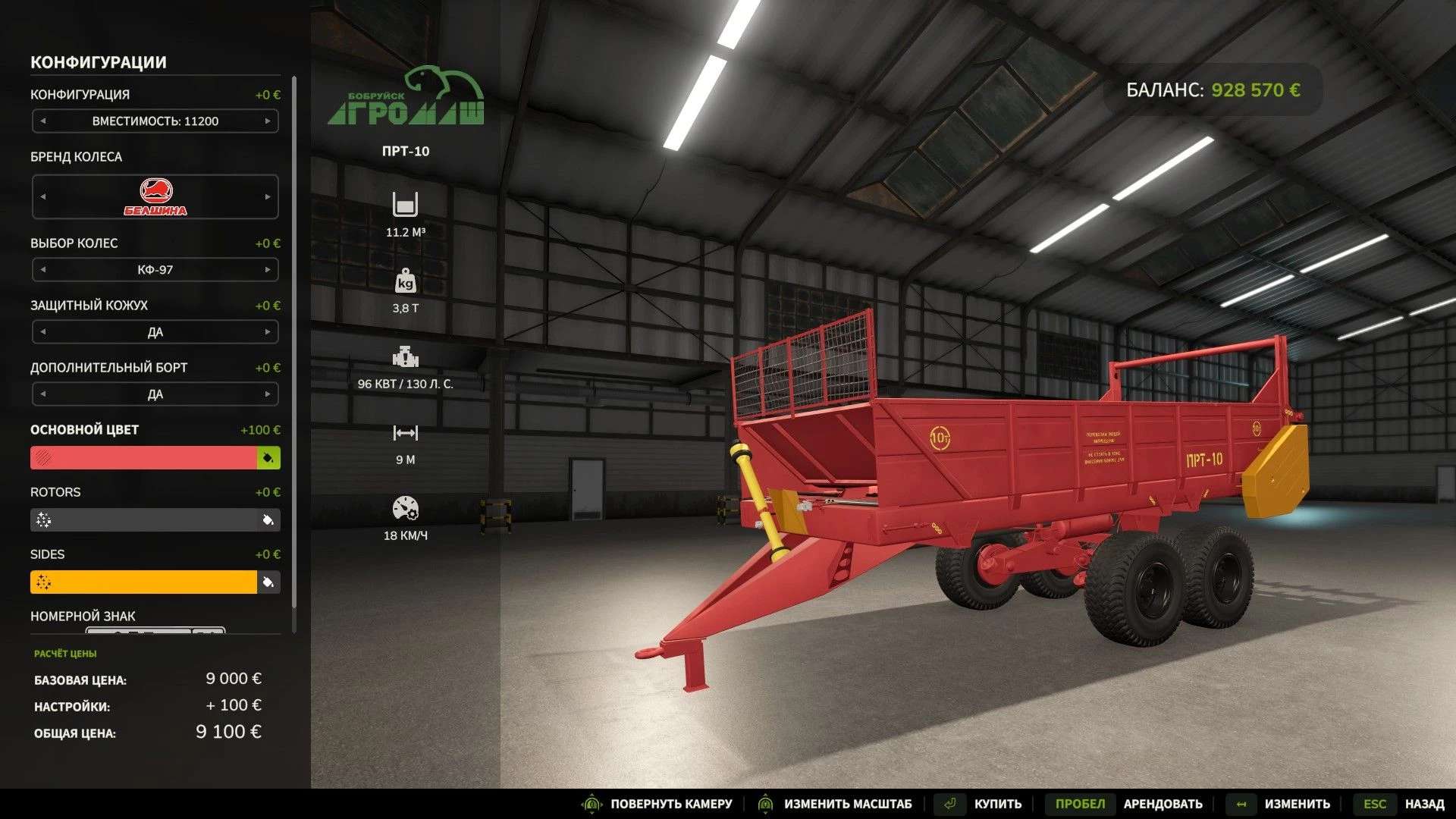
Task: Toggle ЗАЩИТНЫЙ КОЖУХ to НЕТ
Action: (x=268, y=331)
